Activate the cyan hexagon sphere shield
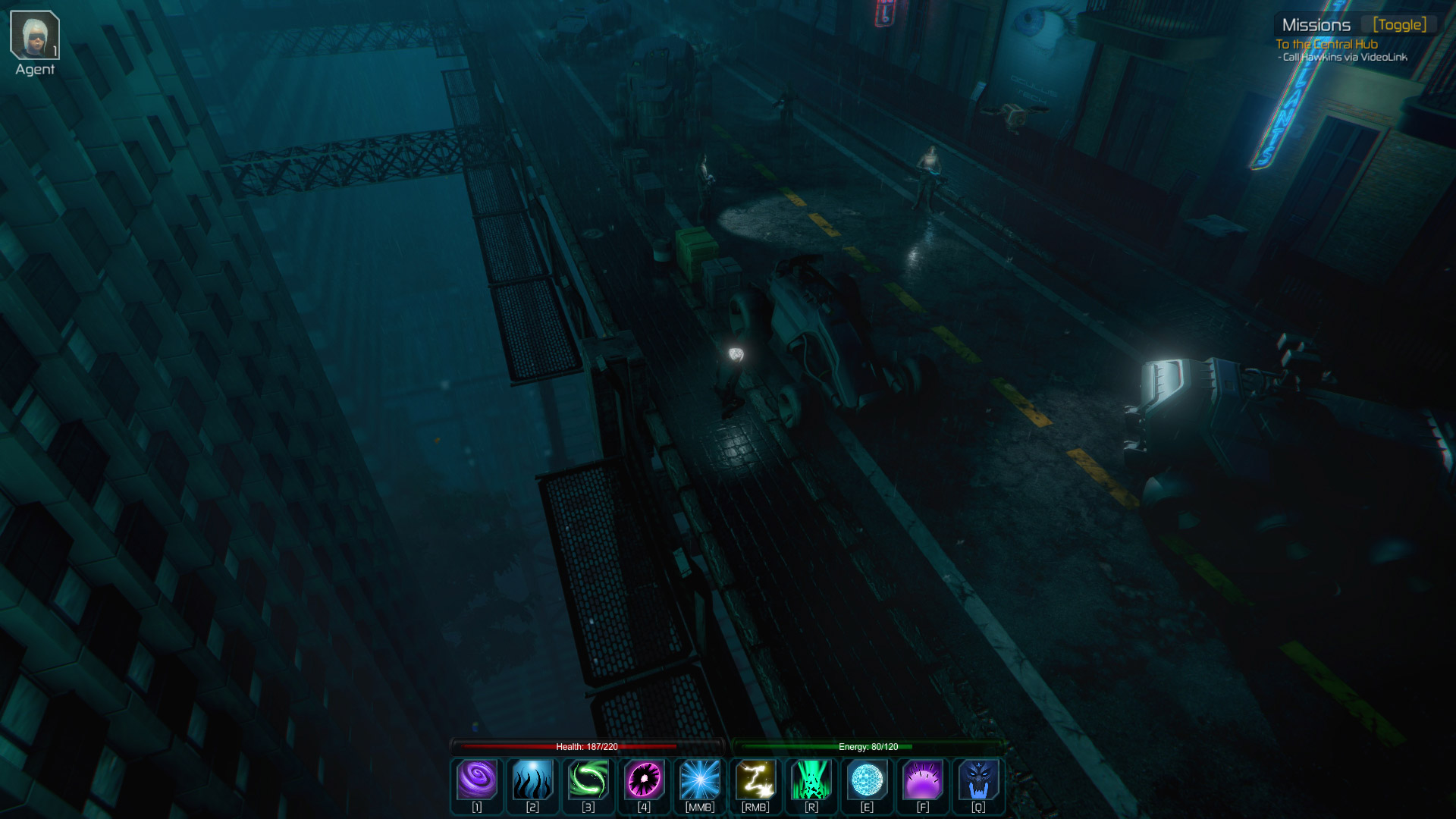 [867, 780]
